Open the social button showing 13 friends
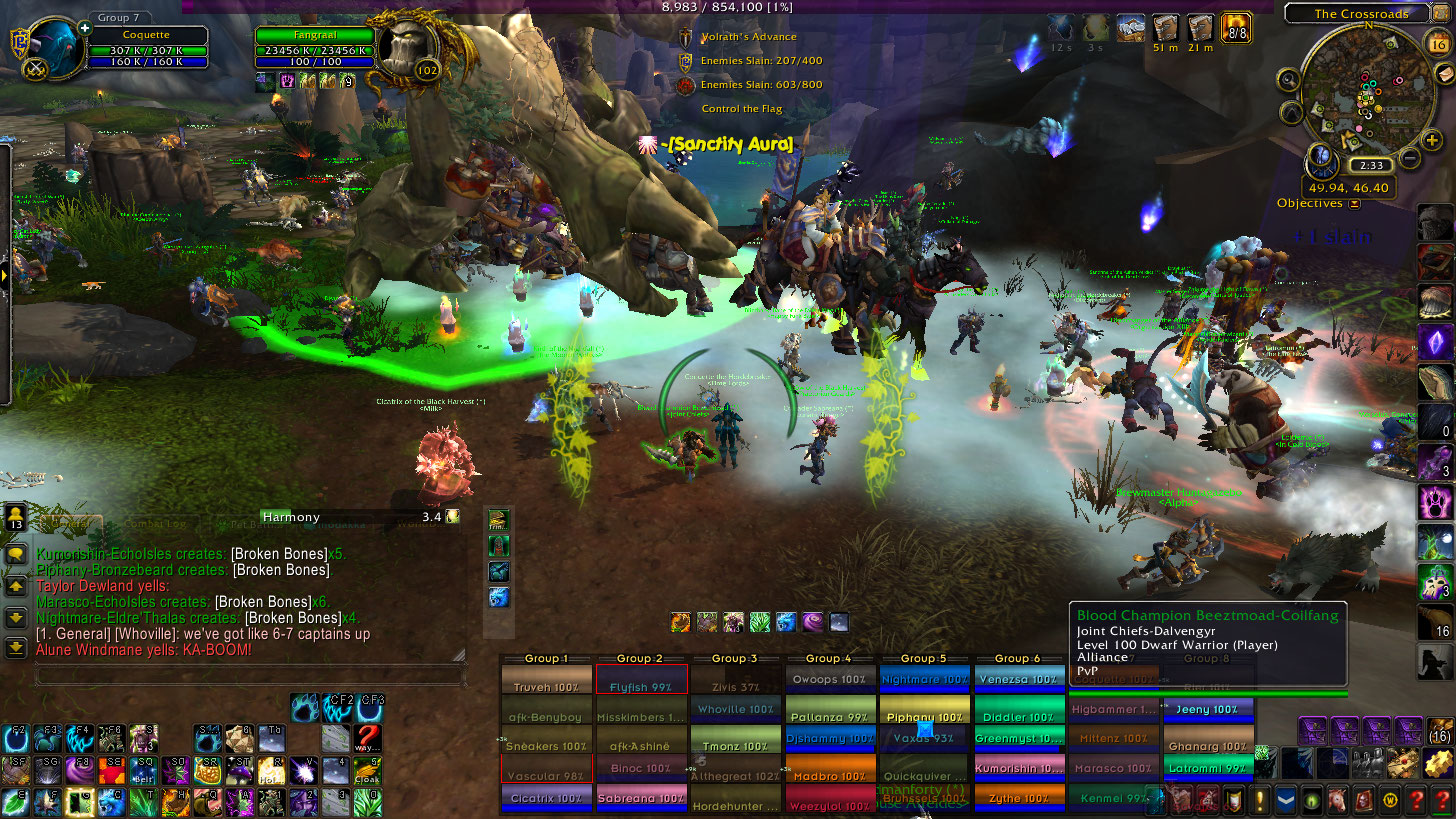Viewport: 1456px width, 819px height. click(x=16, y=517)
